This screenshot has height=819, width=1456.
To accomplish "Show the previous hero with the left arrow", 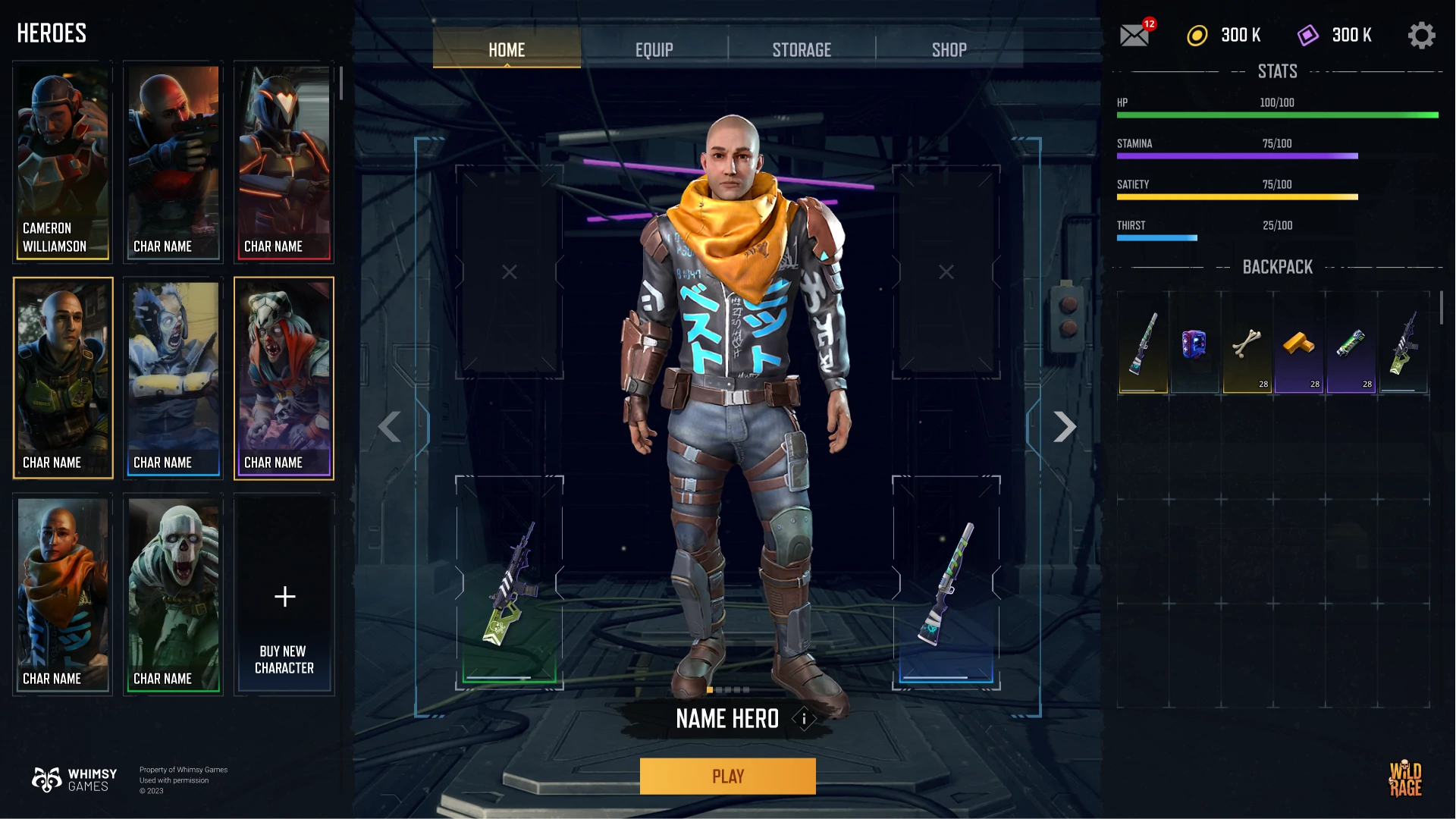I will coord(390,427).
